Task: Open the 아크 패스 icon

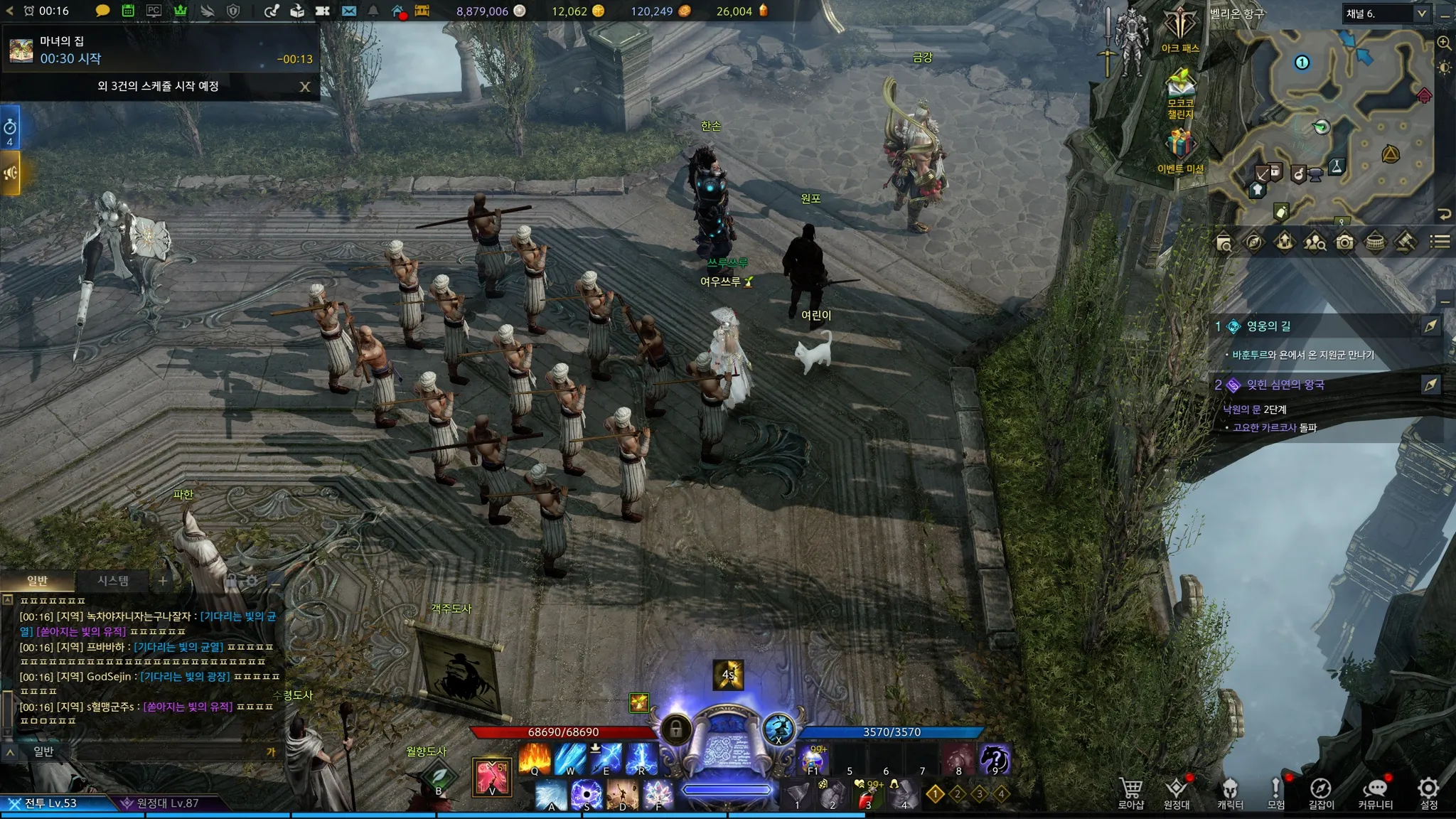Action: (x=1180, y=30)
